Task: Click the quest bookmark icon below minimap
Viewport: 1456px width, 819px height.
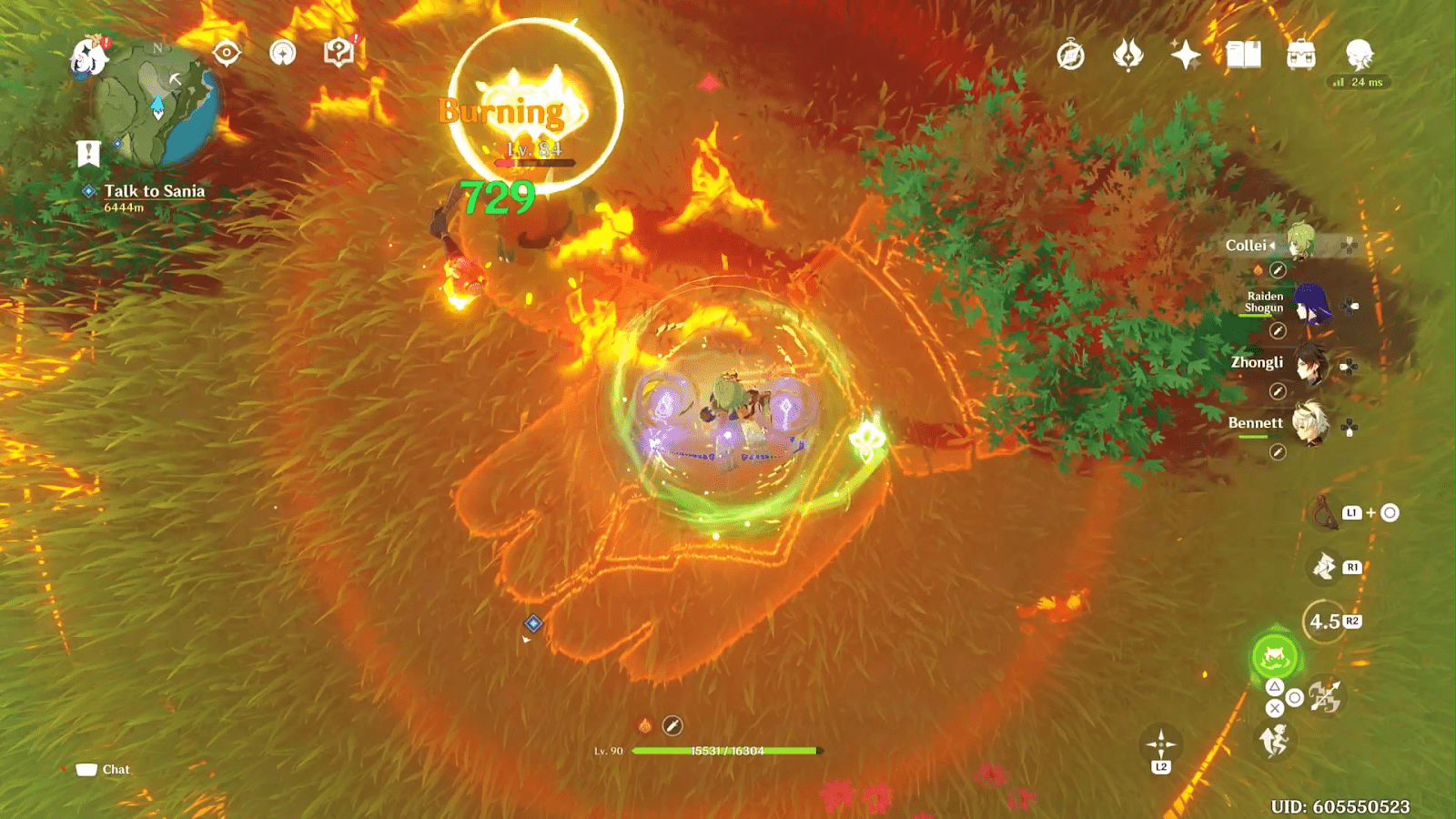Action: pos(88,153)
